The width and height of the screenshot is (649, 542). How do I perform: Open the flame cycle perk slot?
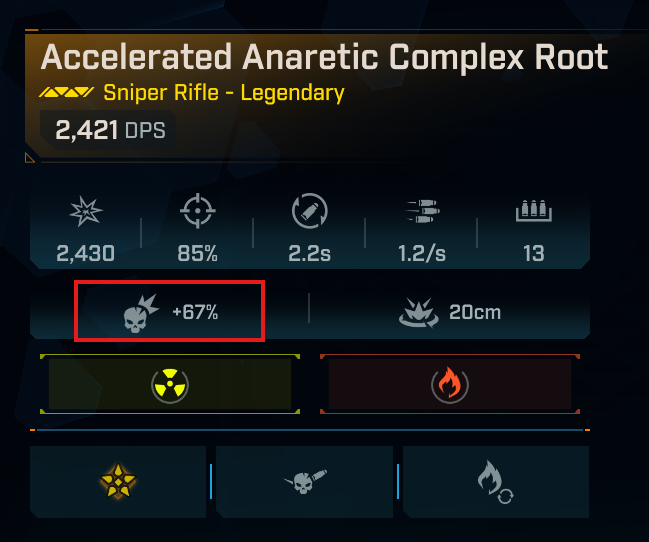click(x=495, y=483)
